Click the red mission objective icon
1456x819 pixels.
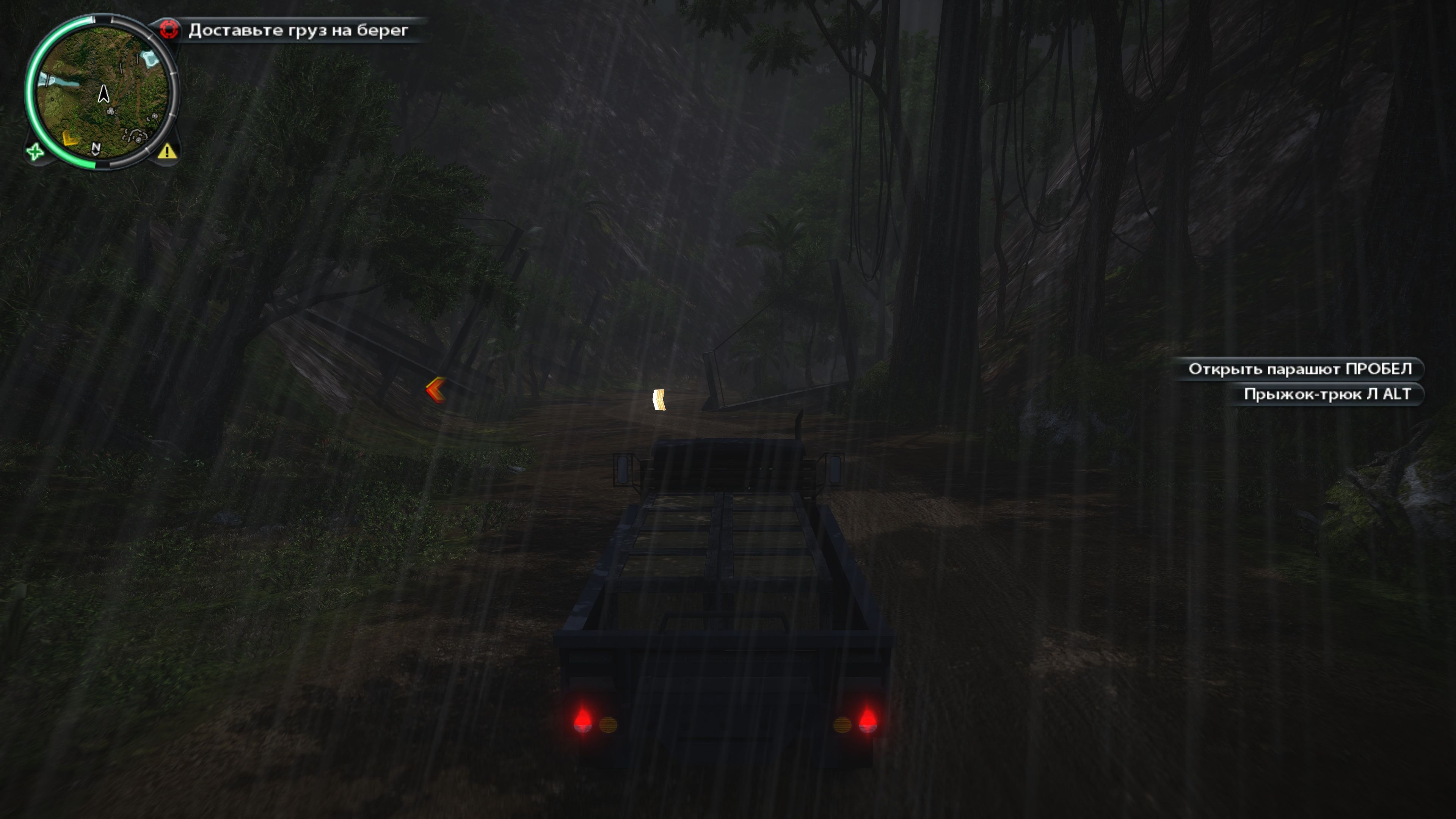[169, 30]
